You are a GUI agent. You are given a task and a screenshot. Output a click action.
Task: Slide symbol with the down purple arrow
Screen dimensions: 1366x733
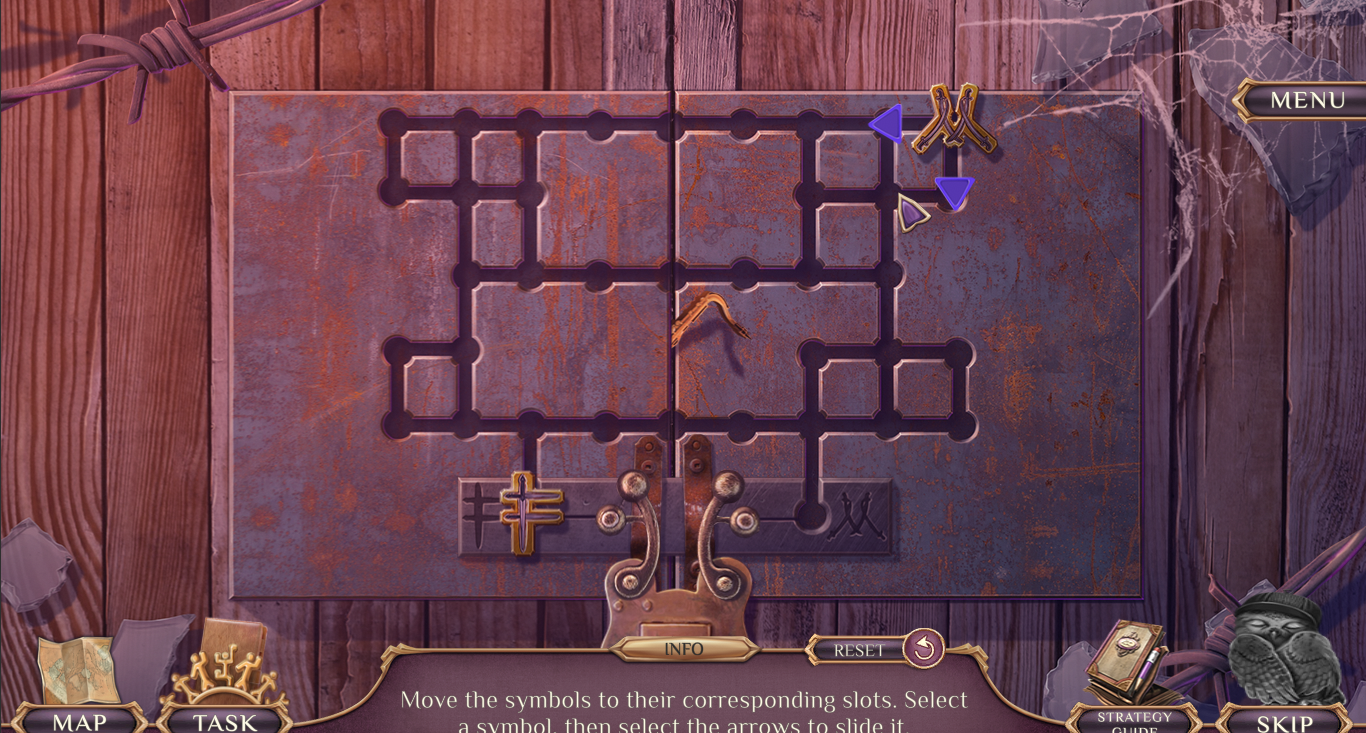coord(954,192)
